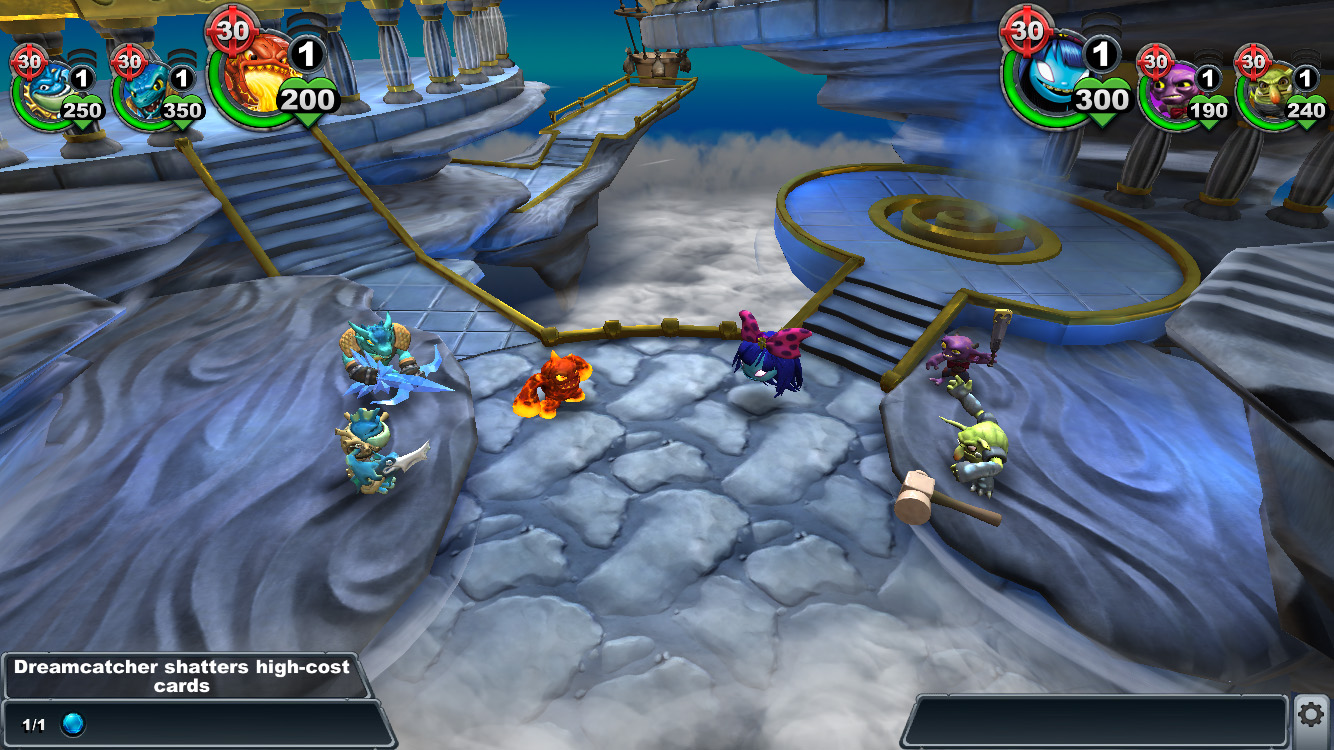Click the blue energy crystal counter
1334x750 pixels.
coord(73,725)
